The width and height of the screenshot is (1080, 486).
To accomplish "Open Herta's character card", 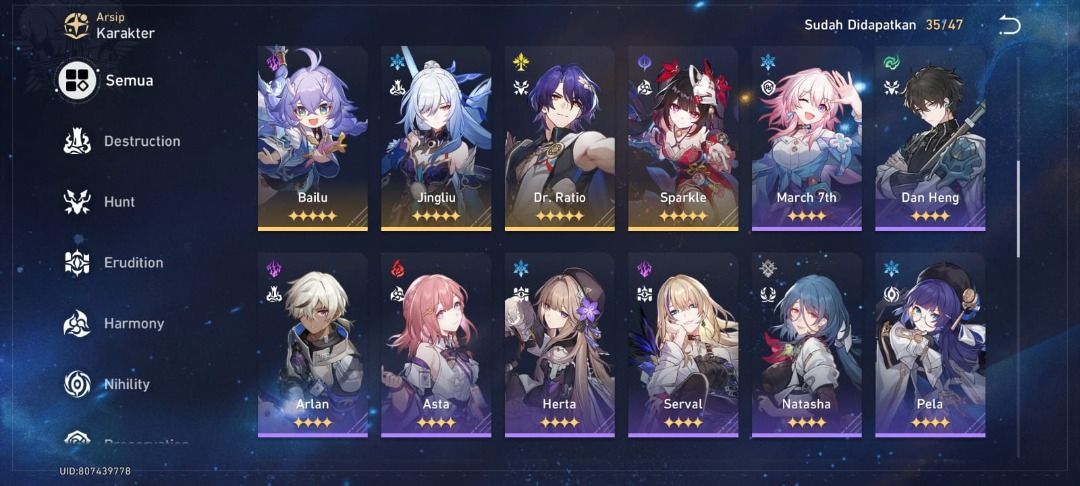I will click(559, 345).
